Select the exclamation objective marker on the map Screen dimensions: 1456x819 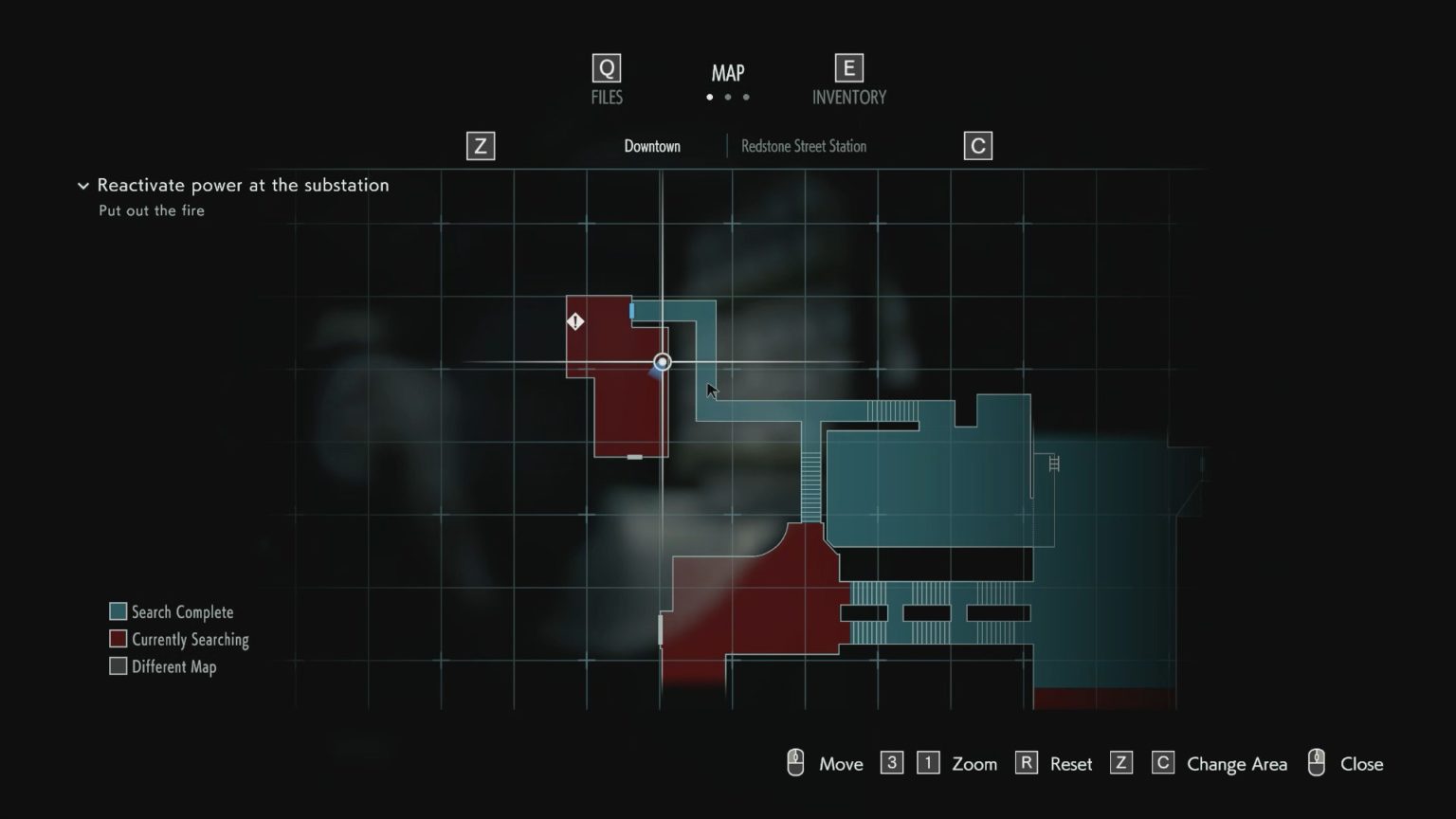point(573,321)
